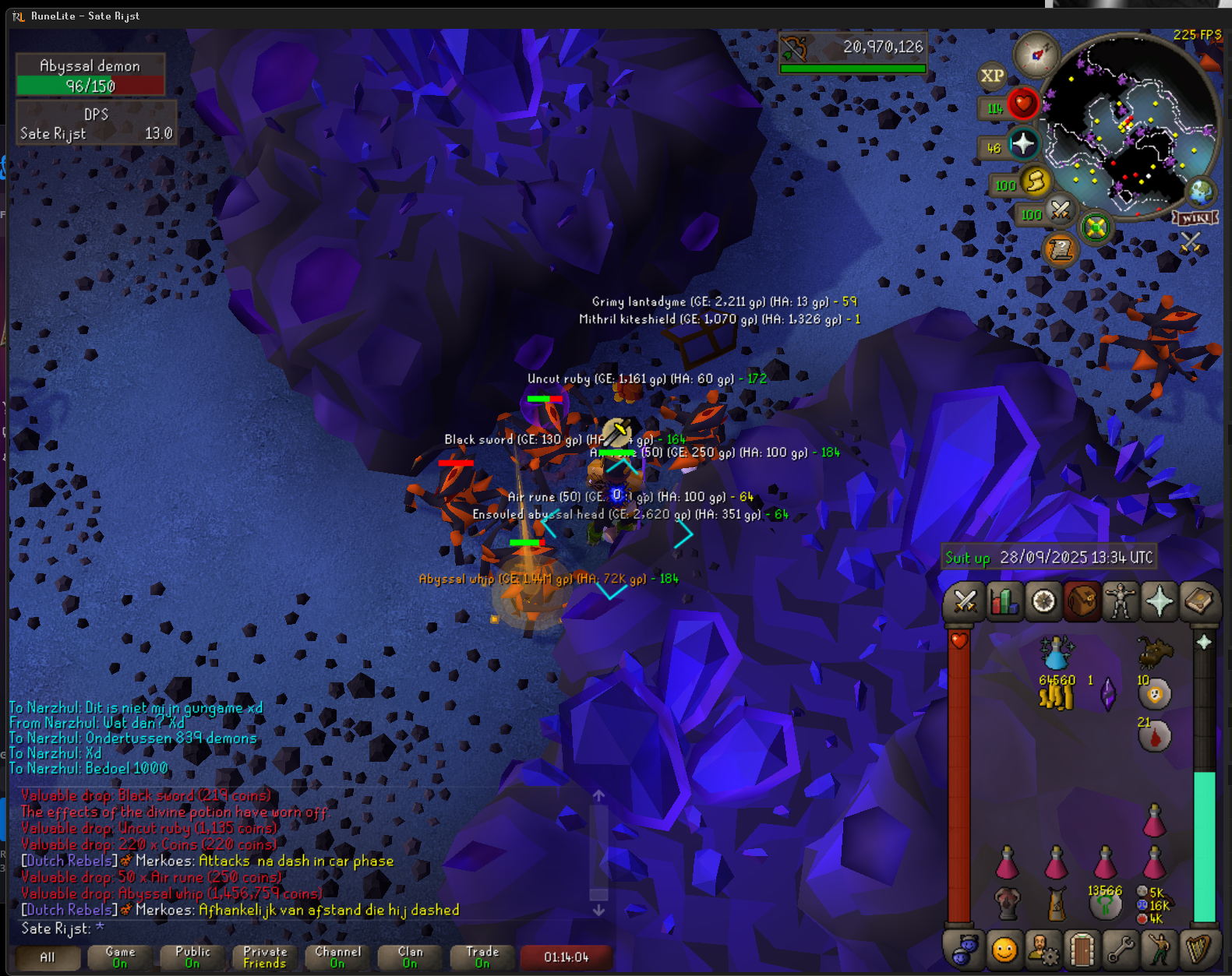Switch chat to the Clan filter
This screenshot has height=976, width=1232.
(410, 957)
